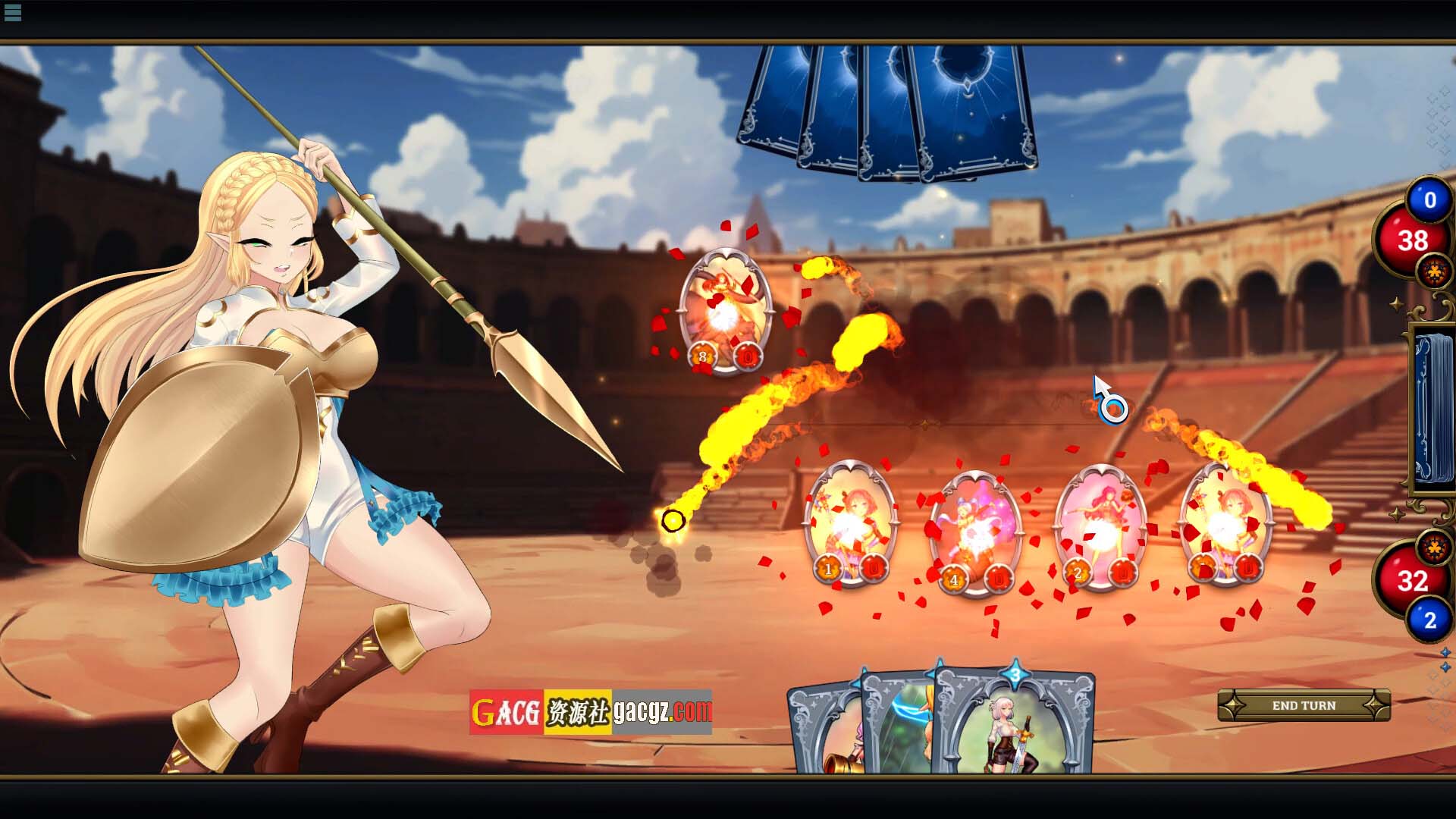This screenshot has width=1456, height=819.
Task: Open the hamburger menu
Action: 13,12
